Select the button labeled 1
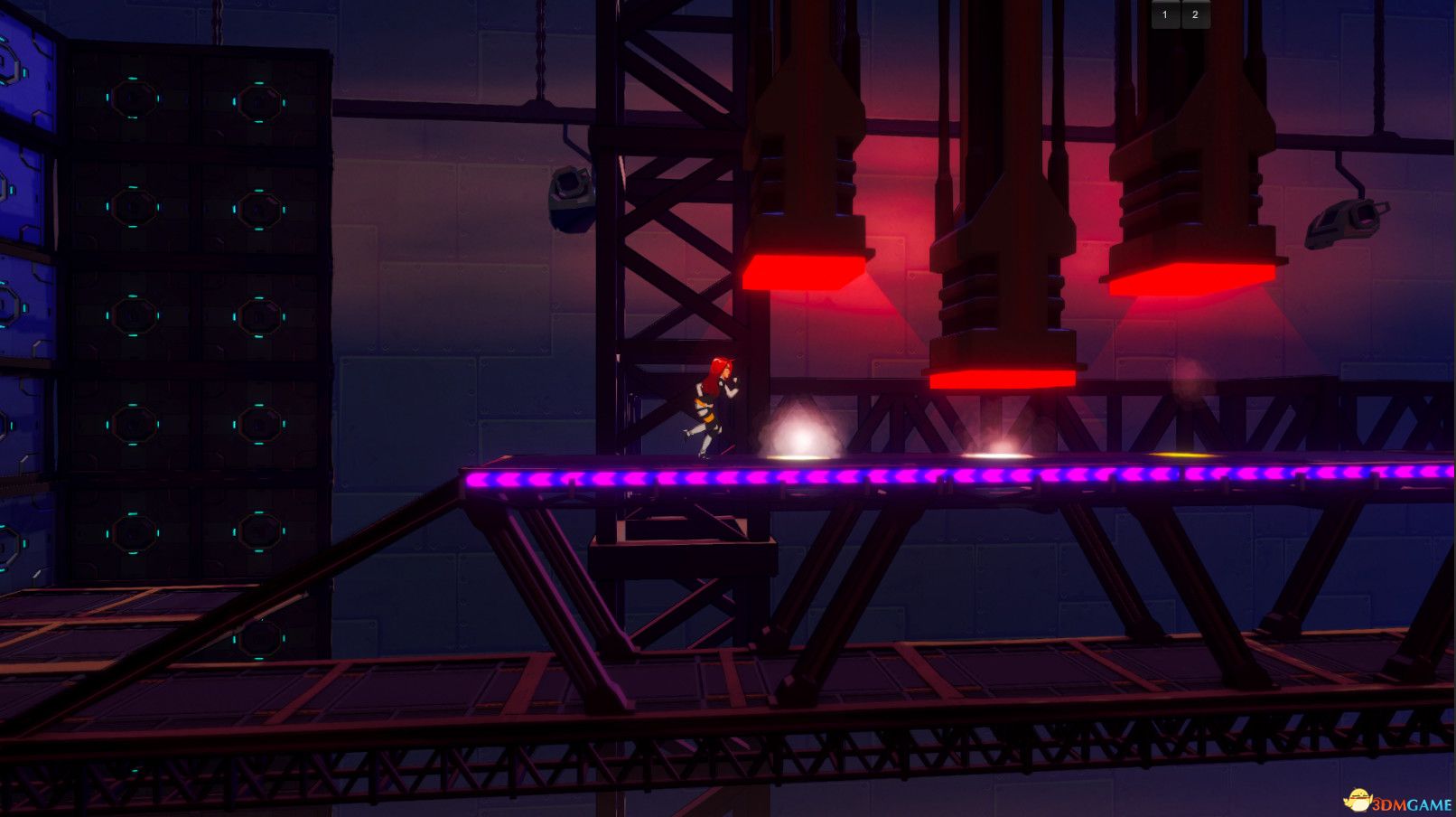 (x=1165, y=14)
